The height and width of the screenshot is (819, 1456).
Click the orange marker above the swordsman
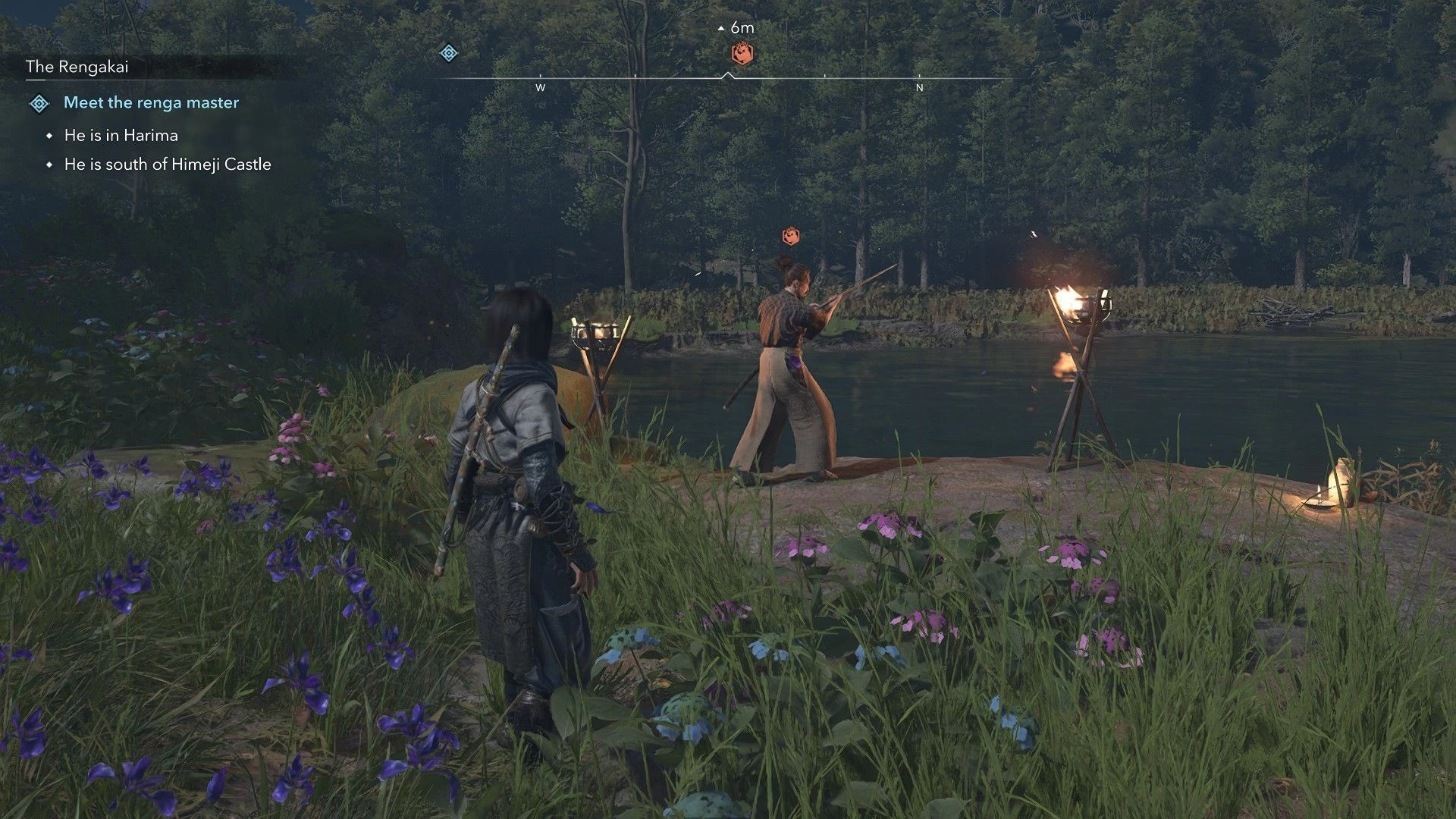(791, 236)
